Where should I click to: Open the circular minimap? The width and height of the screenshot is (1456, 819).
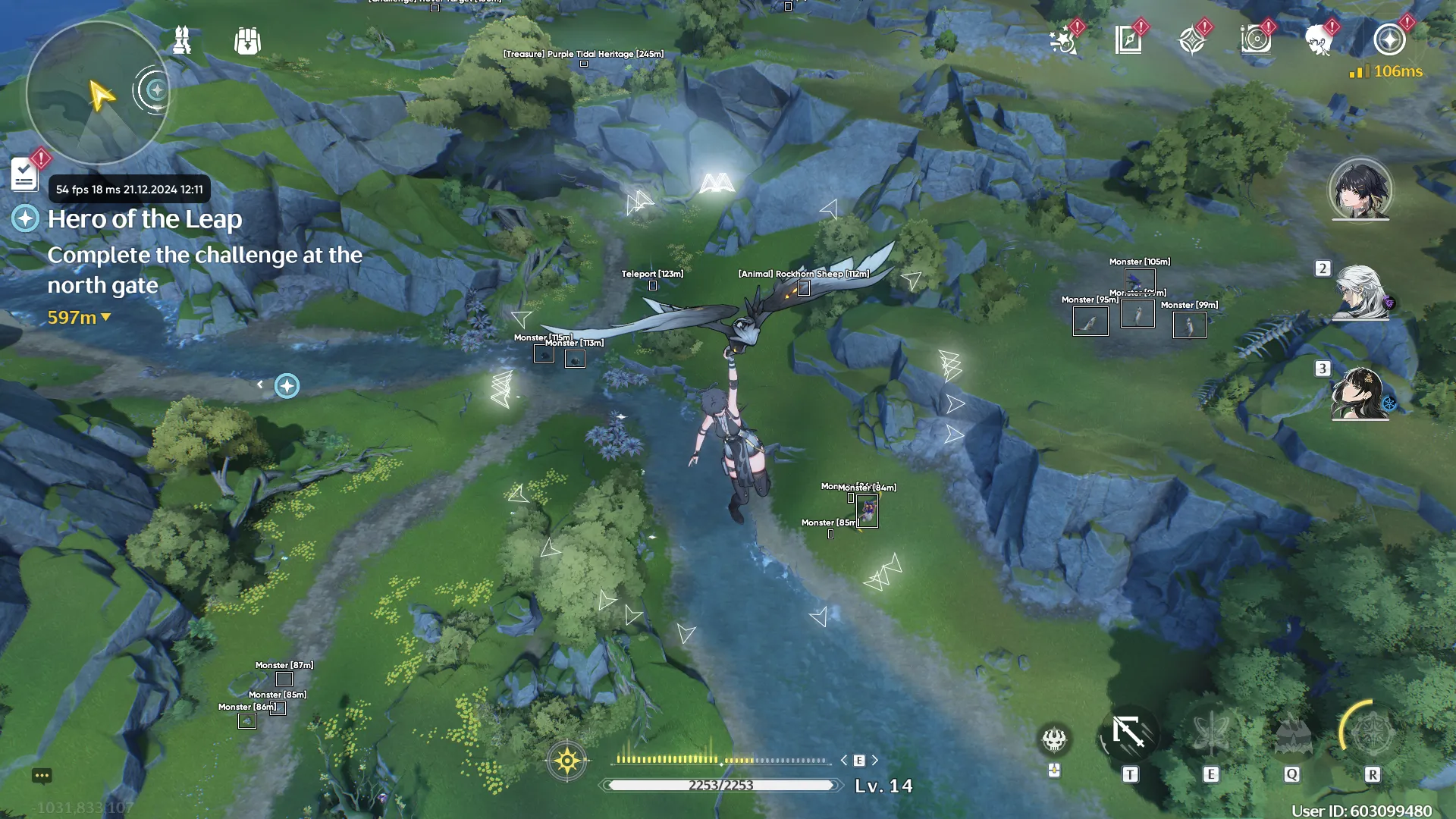tap(97, 93)
